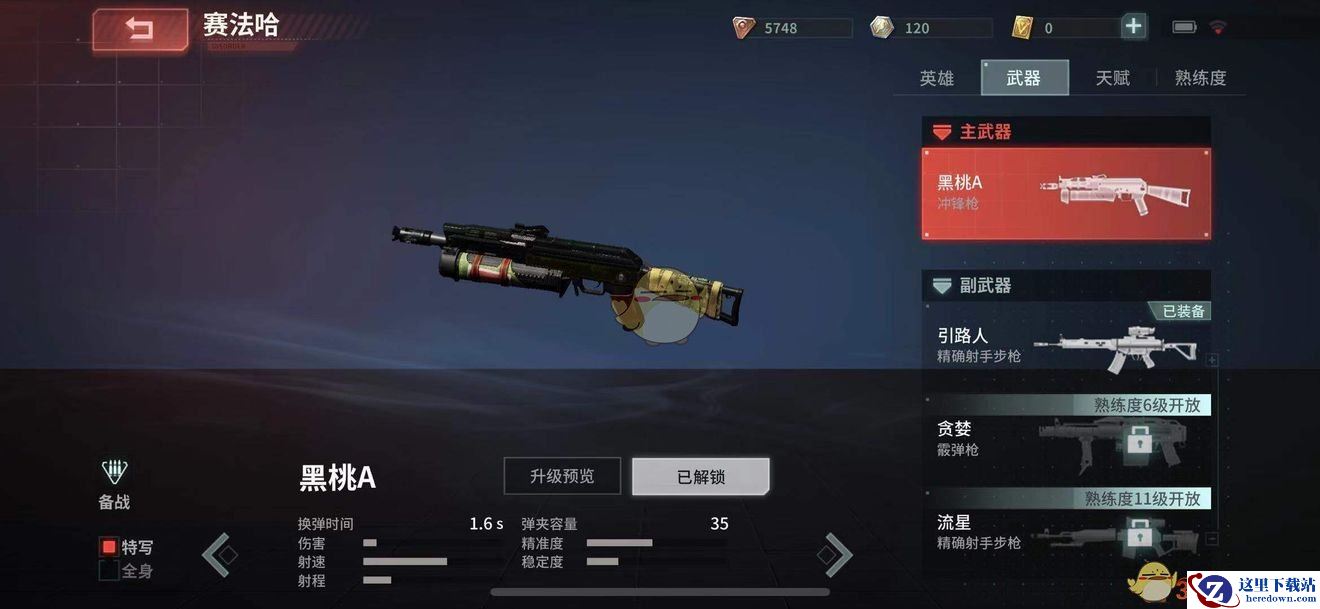Go to the previous weapon with left arrow
Image resolution: width=1320 pixels, height=609 pixels.
click(218, 555)
